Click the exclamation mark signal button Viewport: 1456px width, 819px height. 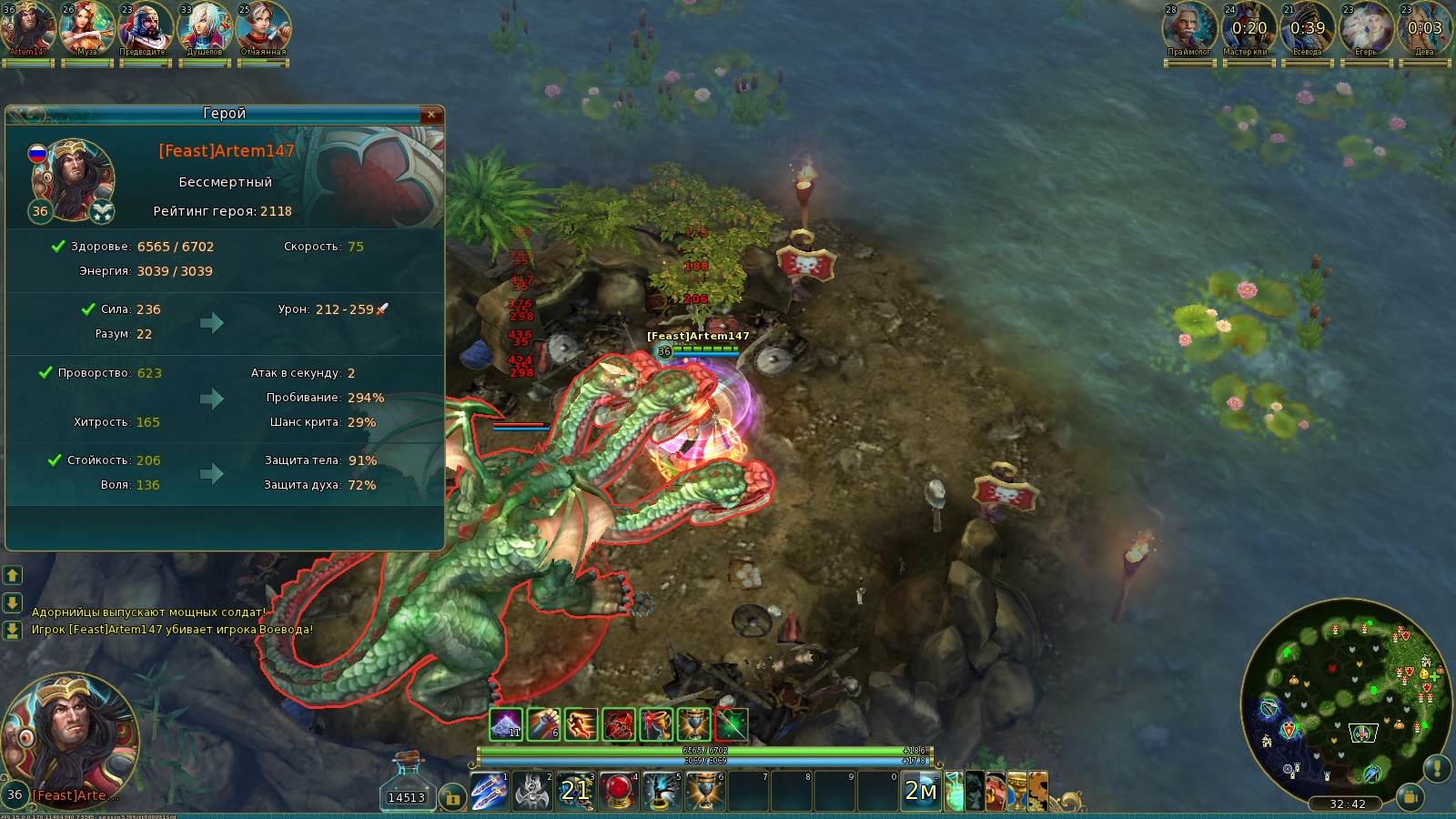pos(1436,769)
